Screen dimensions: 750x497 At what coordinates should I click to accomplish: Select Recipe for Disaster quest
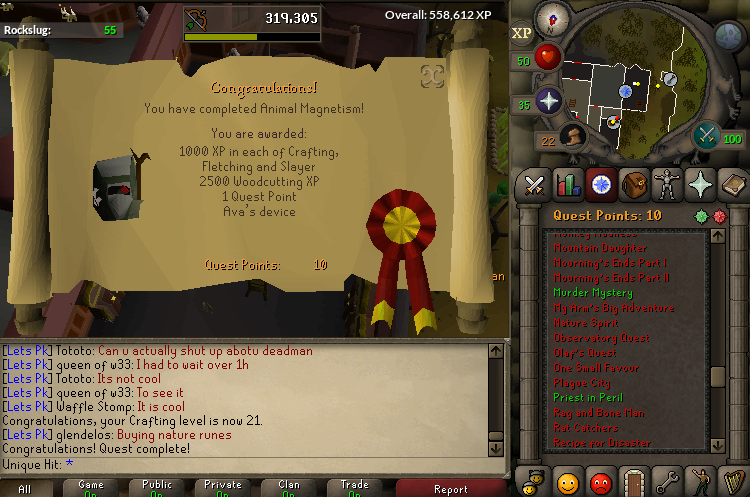pyautogui.click(x=602, y=442)
